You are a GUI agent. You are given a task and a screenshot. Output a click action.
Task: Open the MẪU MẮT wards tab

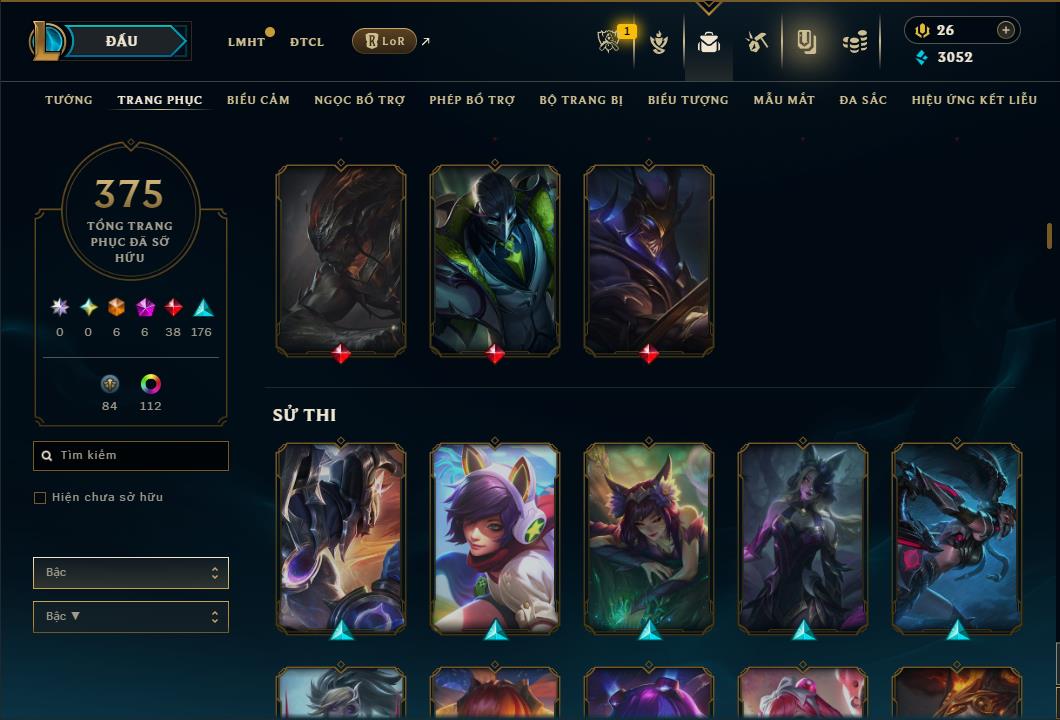[784, 100]
